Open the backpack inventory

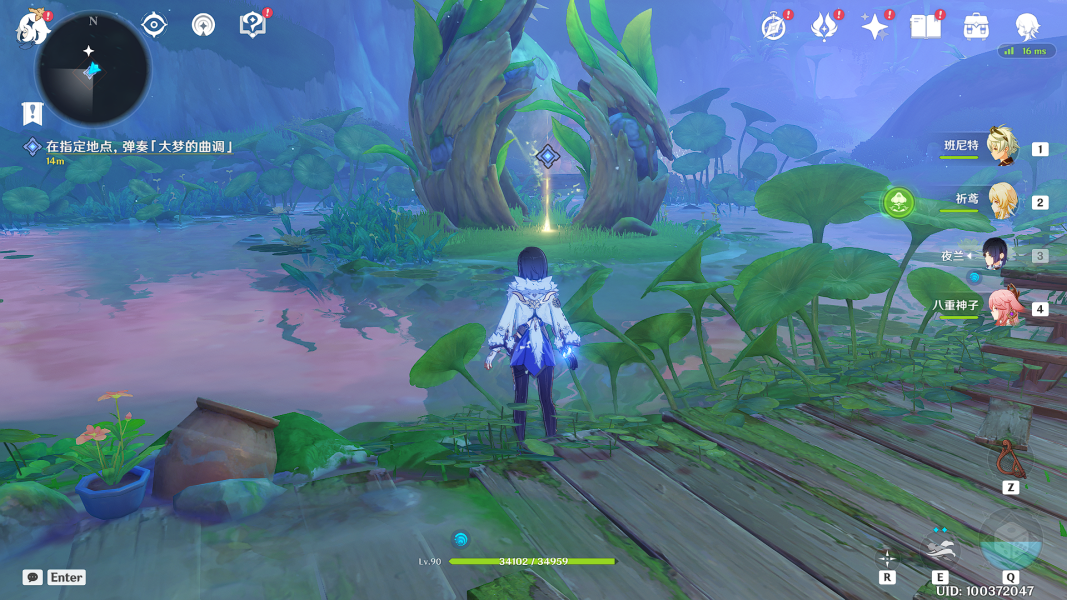[x=976, y=27]
